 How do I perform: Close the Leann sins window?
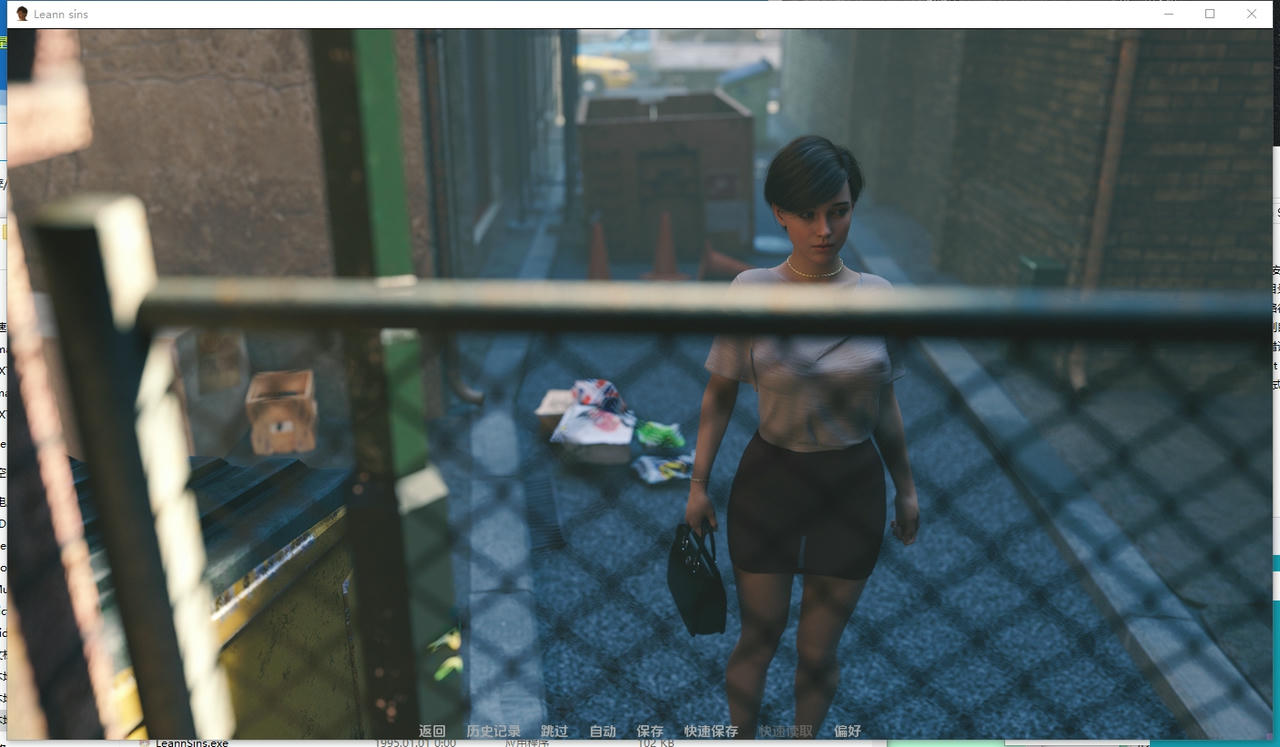[1251, 14]
